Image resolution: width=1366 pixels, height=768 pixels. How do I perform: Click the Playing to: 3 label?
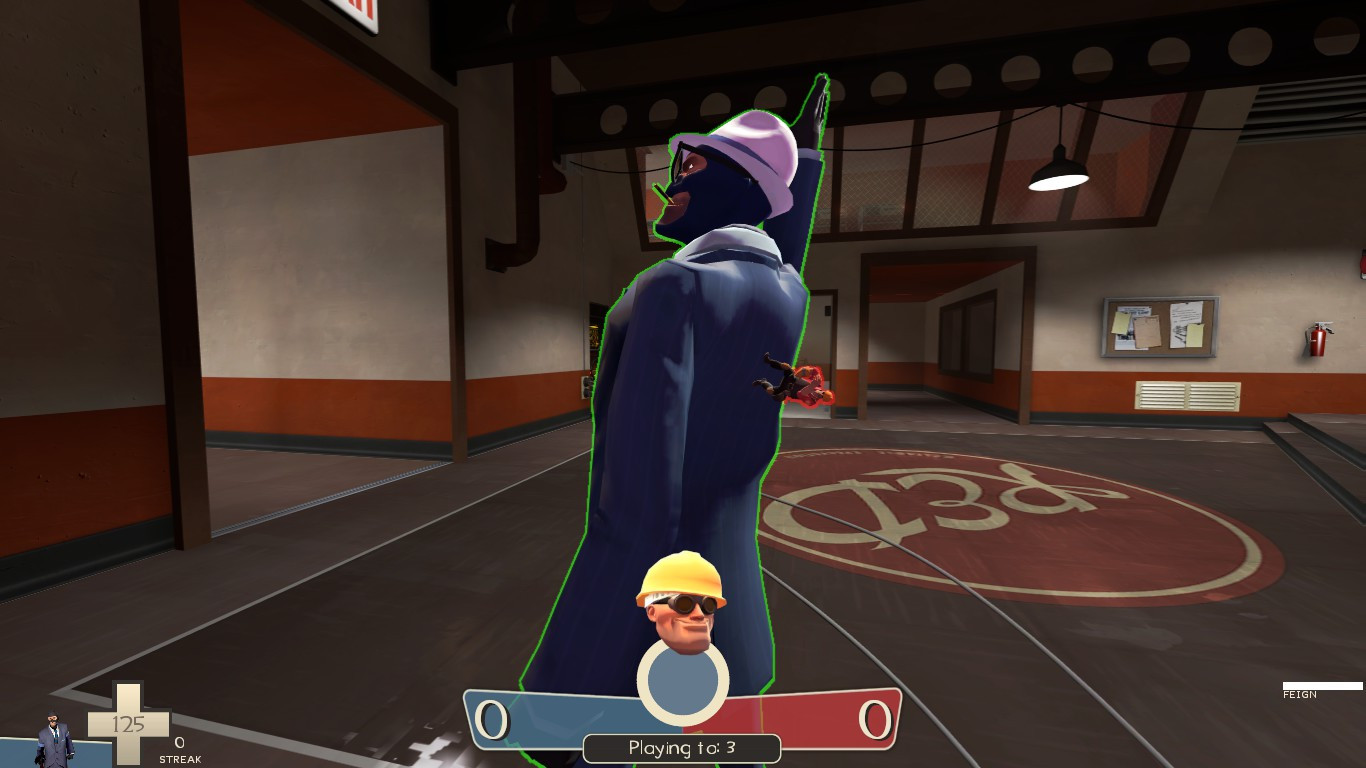[x=682, y=747]
